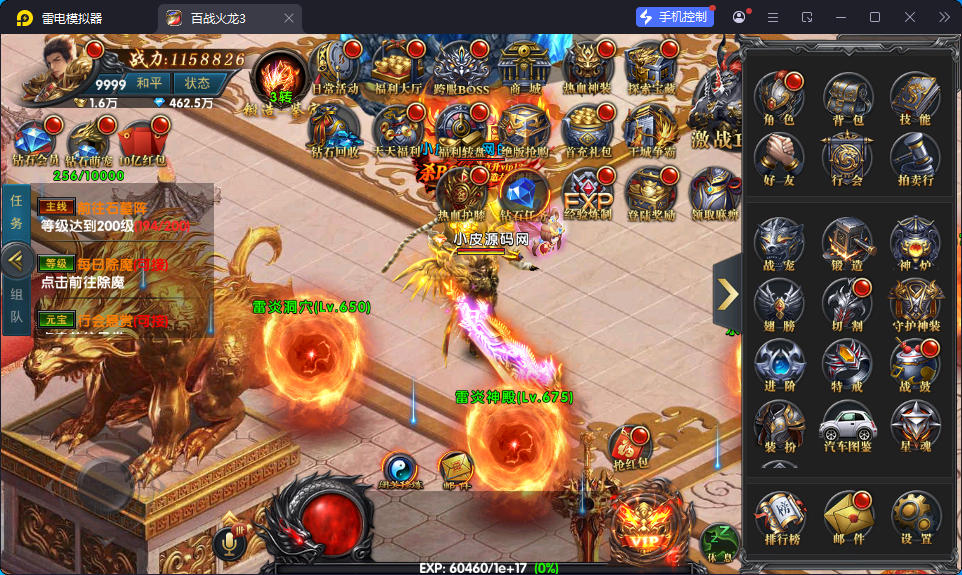This screenshot has height=575, width=962.
Task: Open the 首充礼包 first-recharge gift
Action: pyautogui.click(x=586, y=130)
